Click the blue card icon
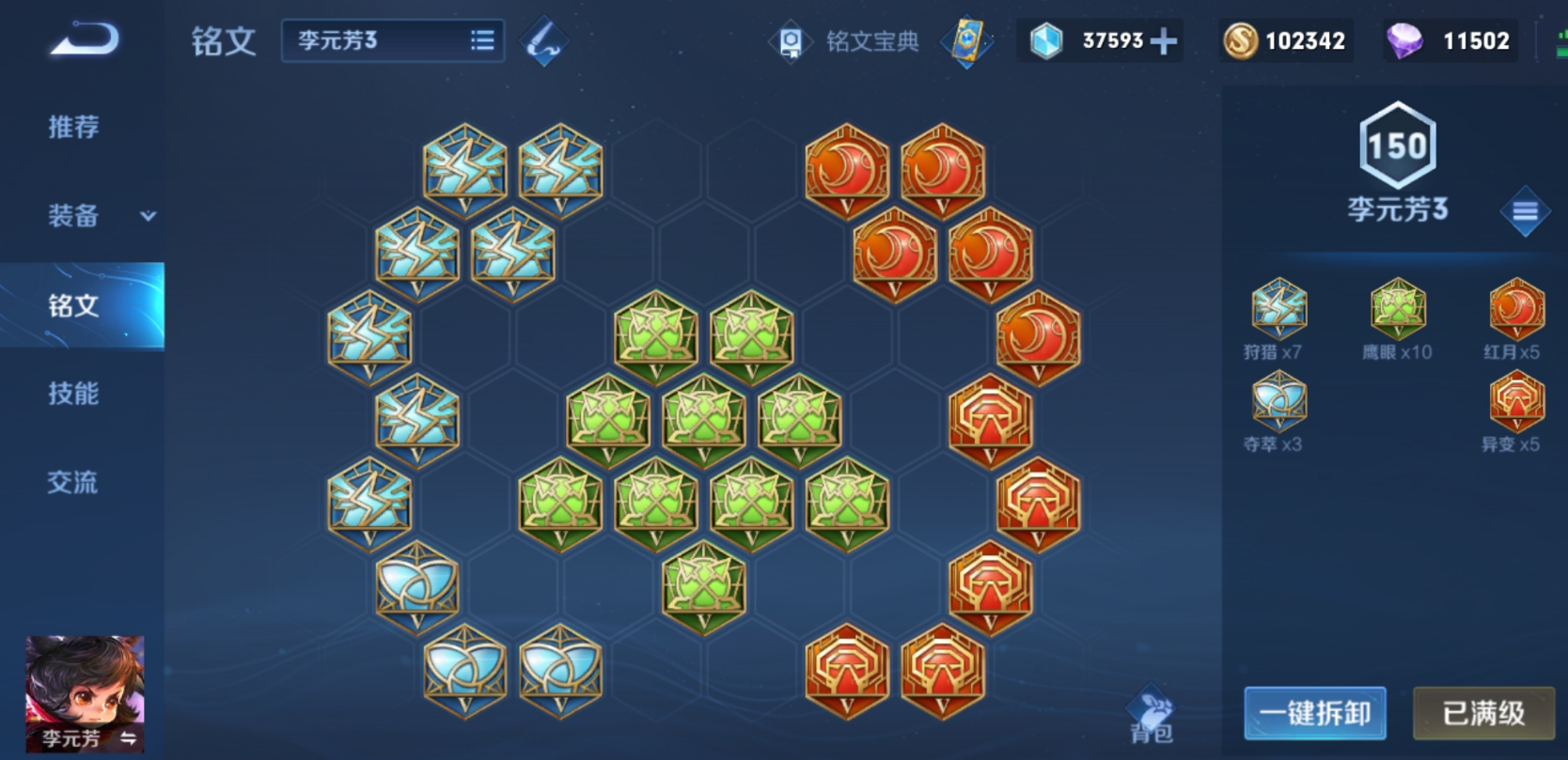 click(967, 41)
